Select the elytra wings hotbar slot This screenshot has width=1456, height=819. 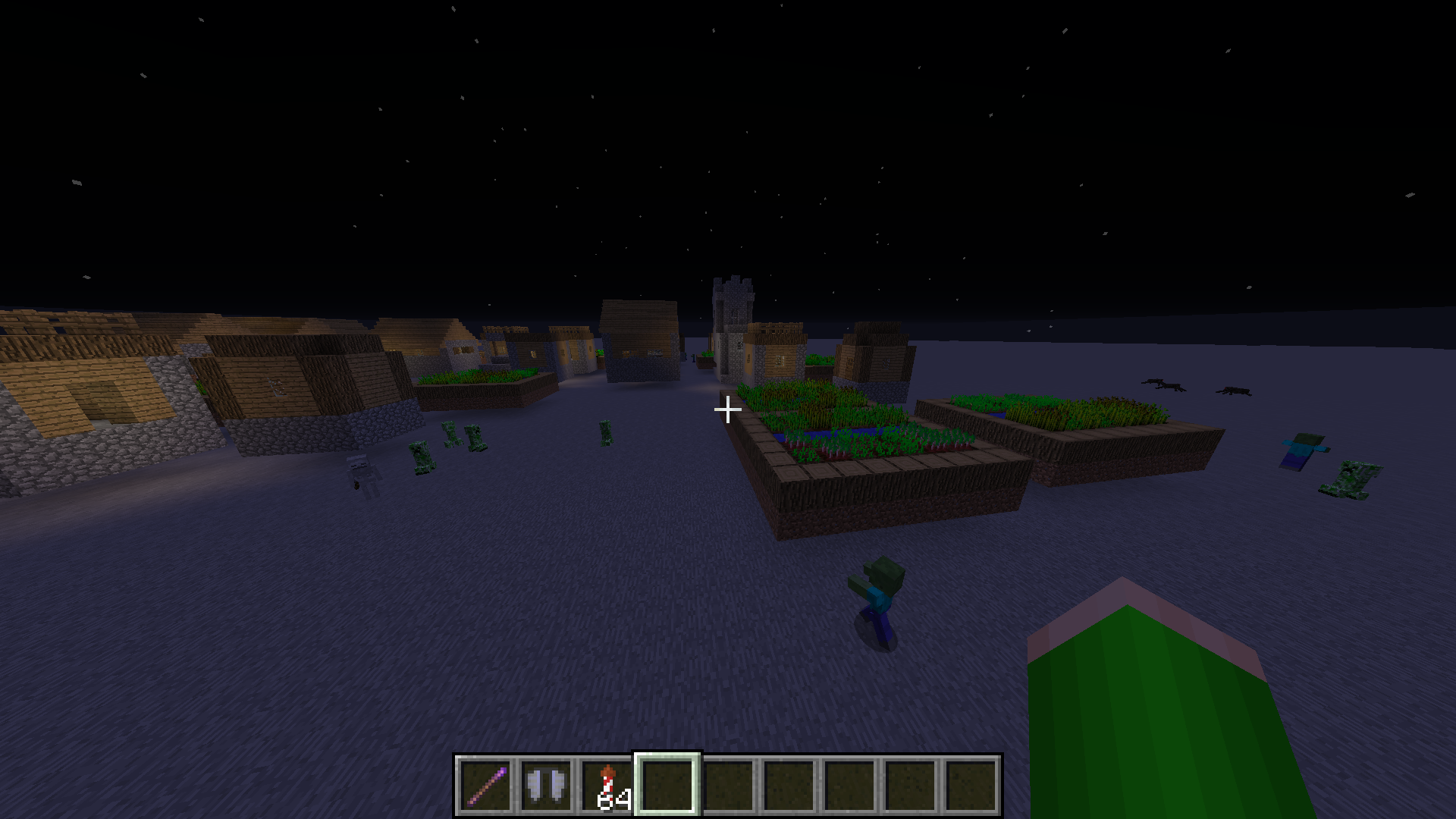point(546,786)
